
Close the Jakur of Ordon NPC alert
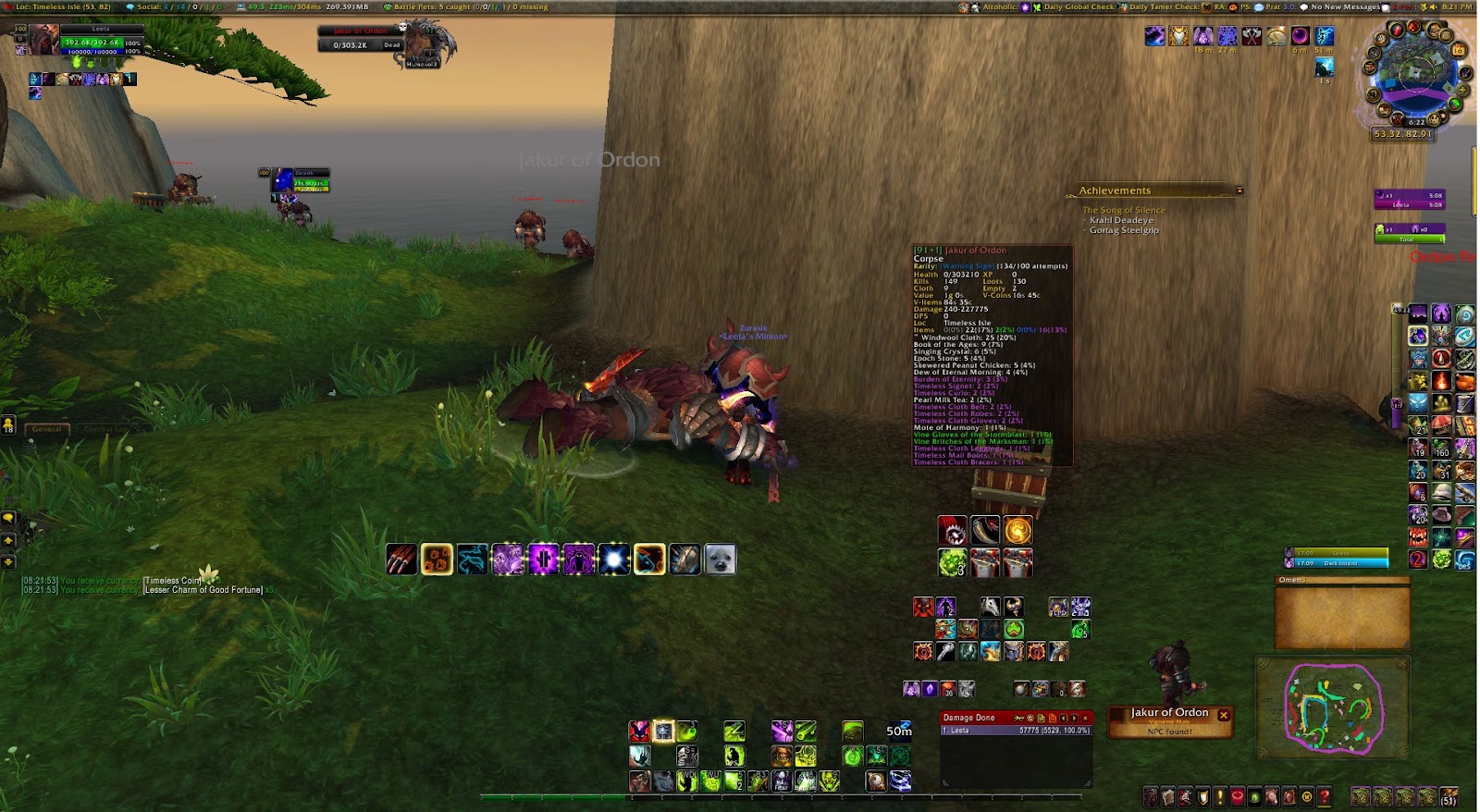(1224, 715)
